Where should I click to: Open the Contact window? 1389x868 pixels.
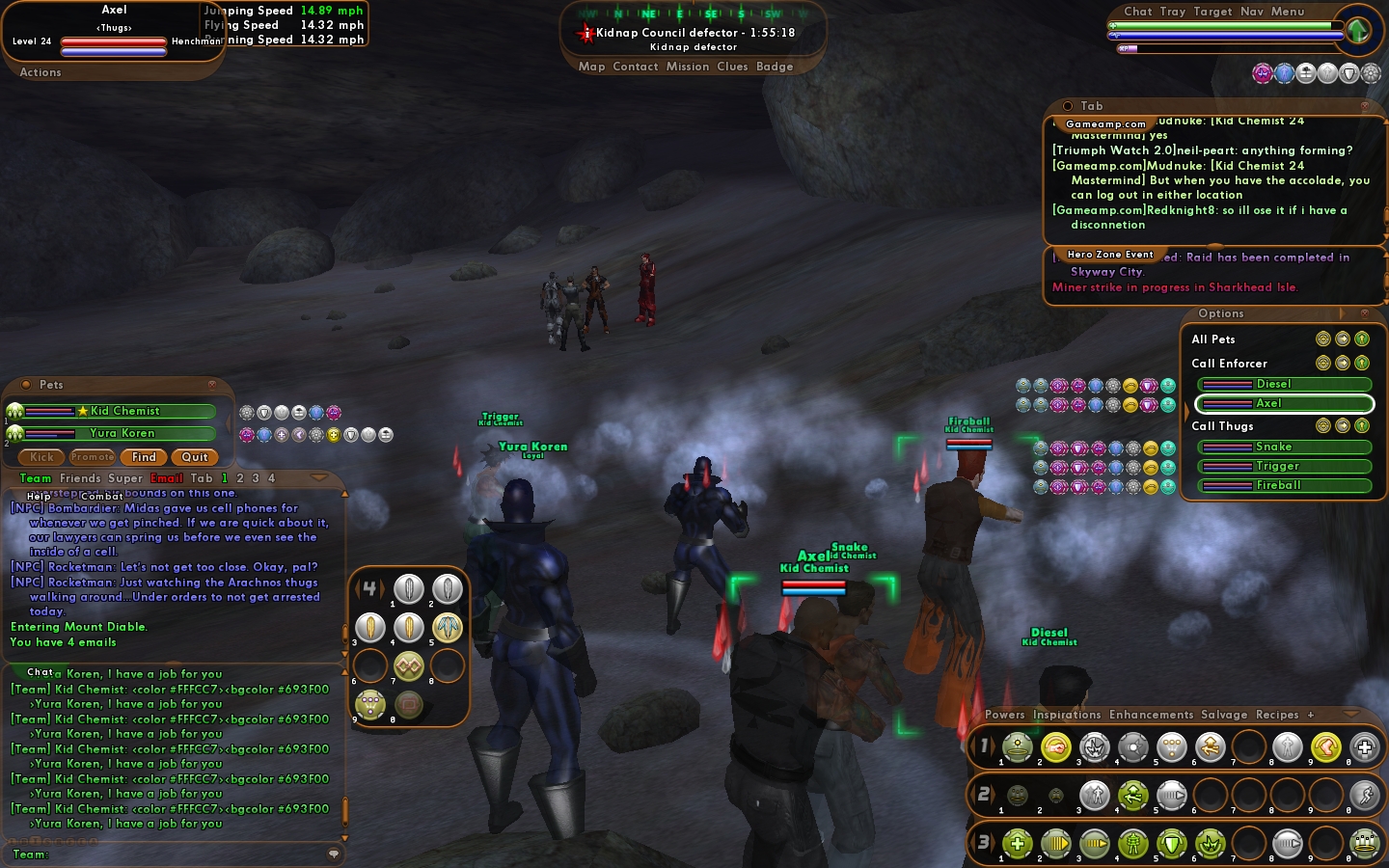(x=635, y=67)
